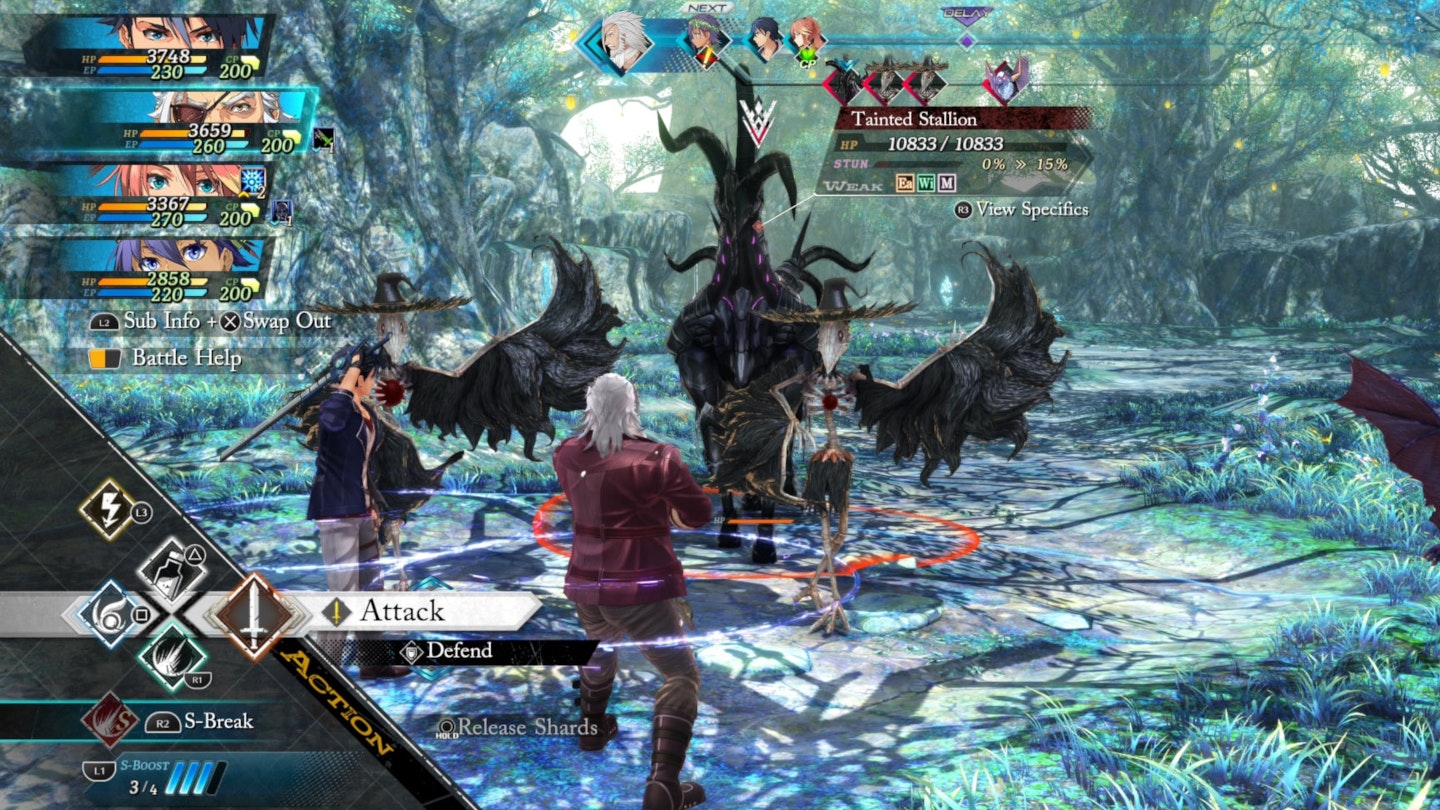Click the orange-haired girl's turn order portrait
The height and width of the screenshot is (810, 1440).
tap(805, 40)
